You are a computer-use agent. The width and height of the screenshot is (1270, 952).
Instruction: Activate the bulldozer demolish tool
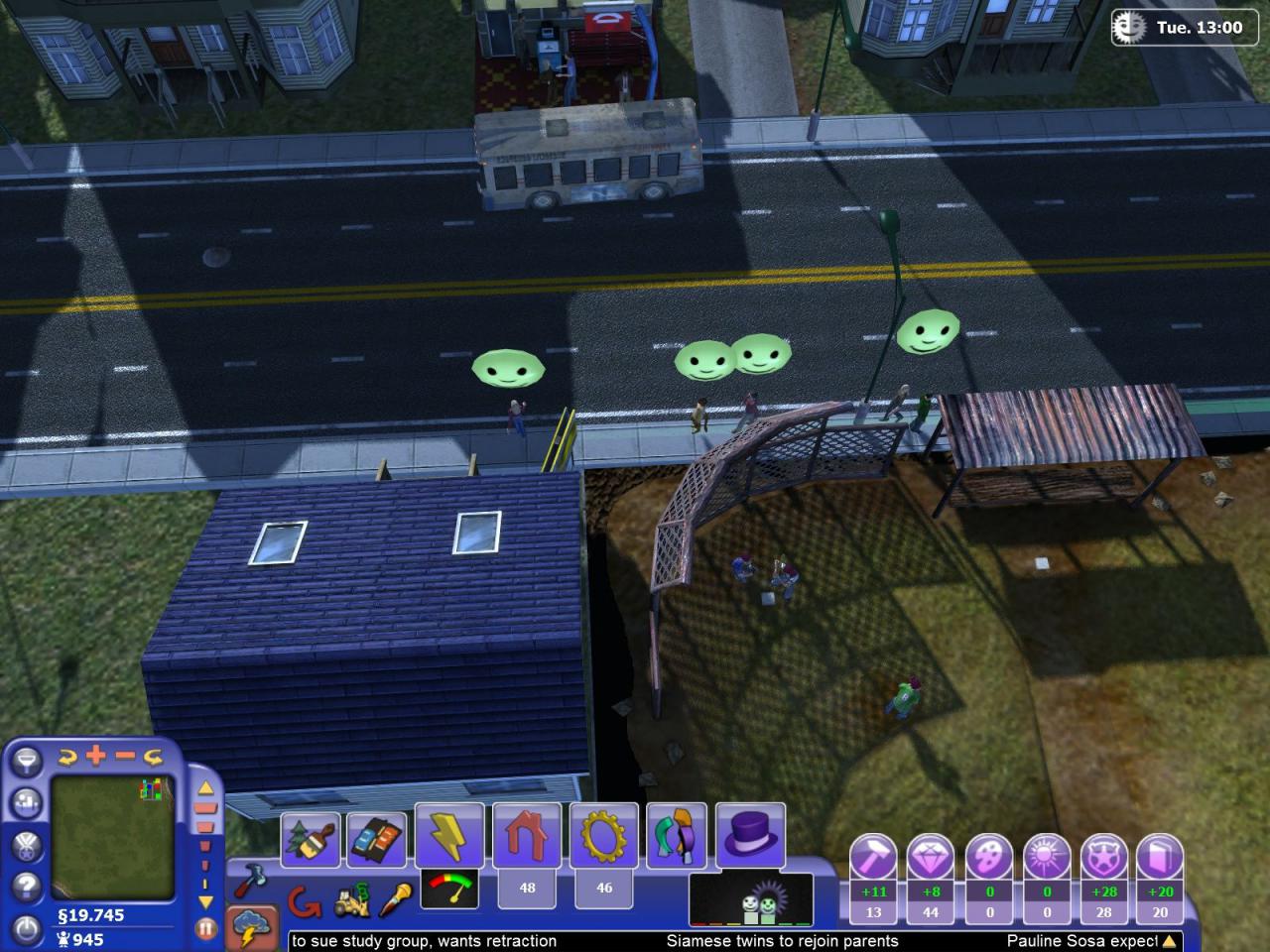[x=350, y=901]
